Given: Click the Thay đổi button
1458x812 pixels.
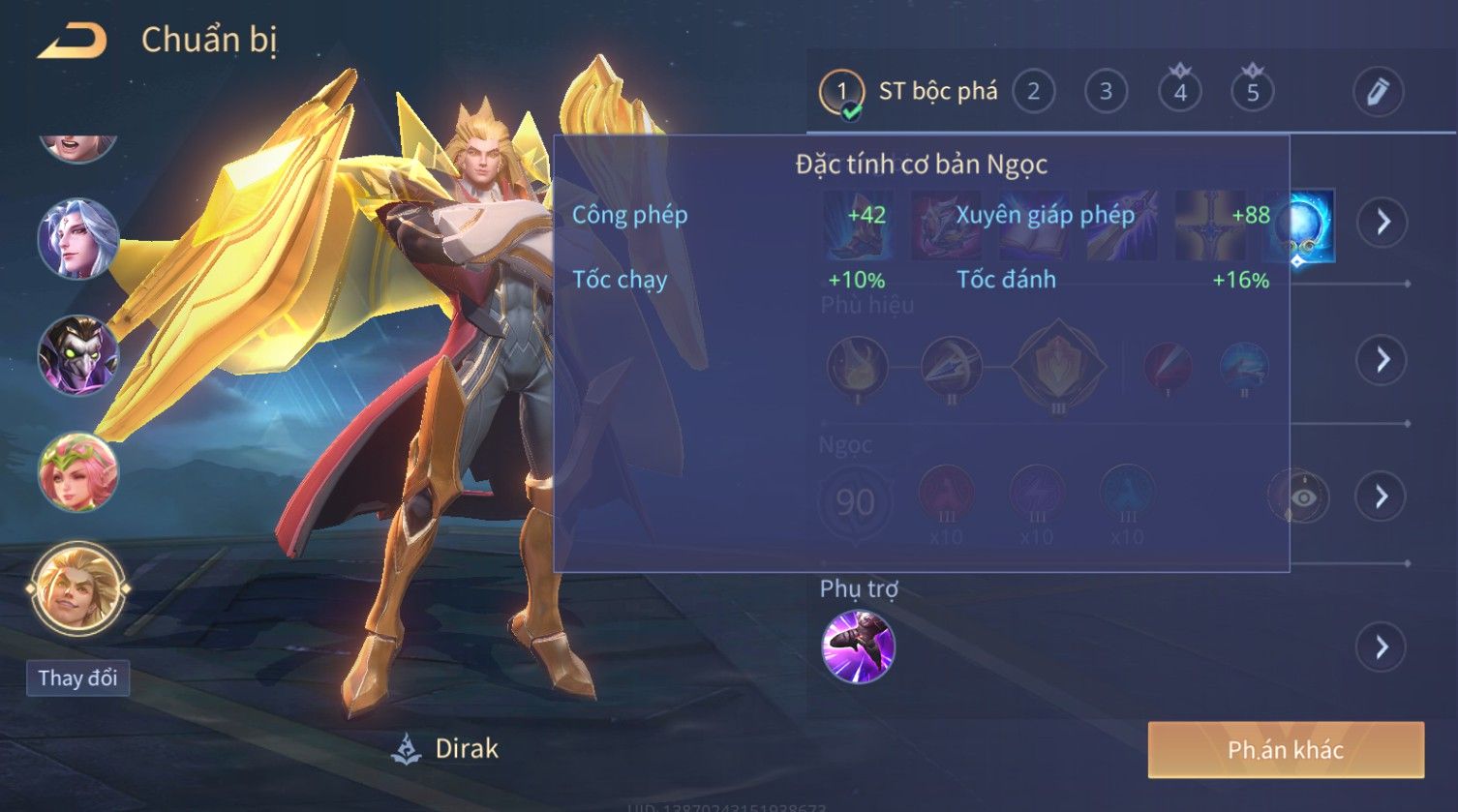Looking at the screenshot, I should pyautogui.click(x=77, y=677).
